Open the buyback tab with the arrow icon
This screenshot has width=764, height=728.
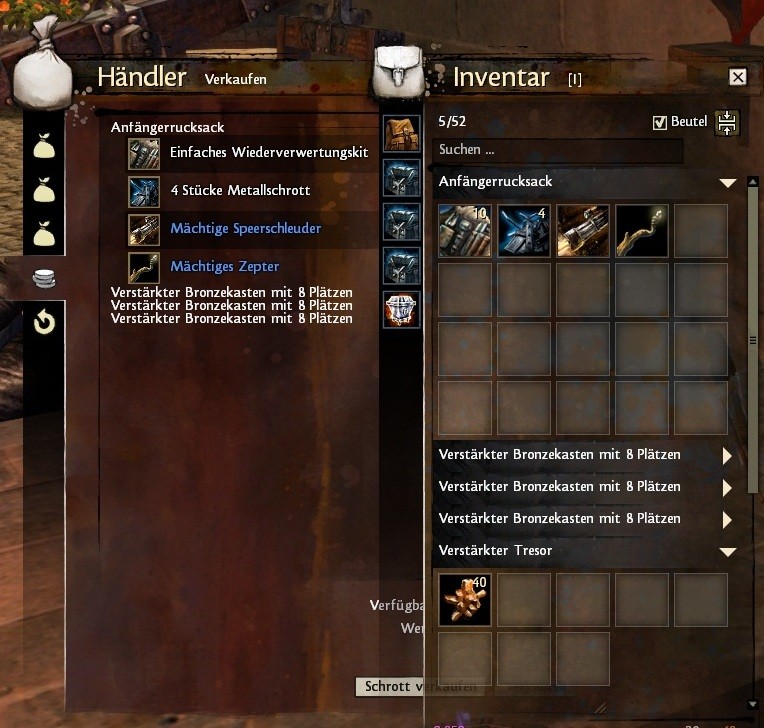[44, 322]
